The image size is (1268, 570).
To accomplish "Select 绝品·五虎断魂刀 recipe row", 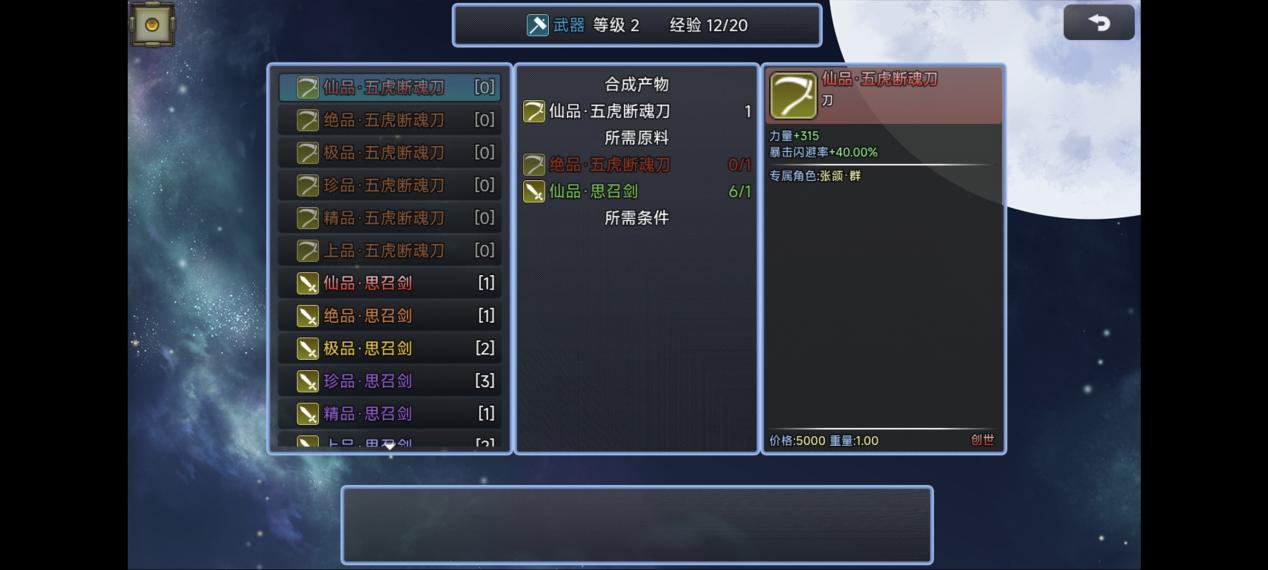I will tap(389, 120).
